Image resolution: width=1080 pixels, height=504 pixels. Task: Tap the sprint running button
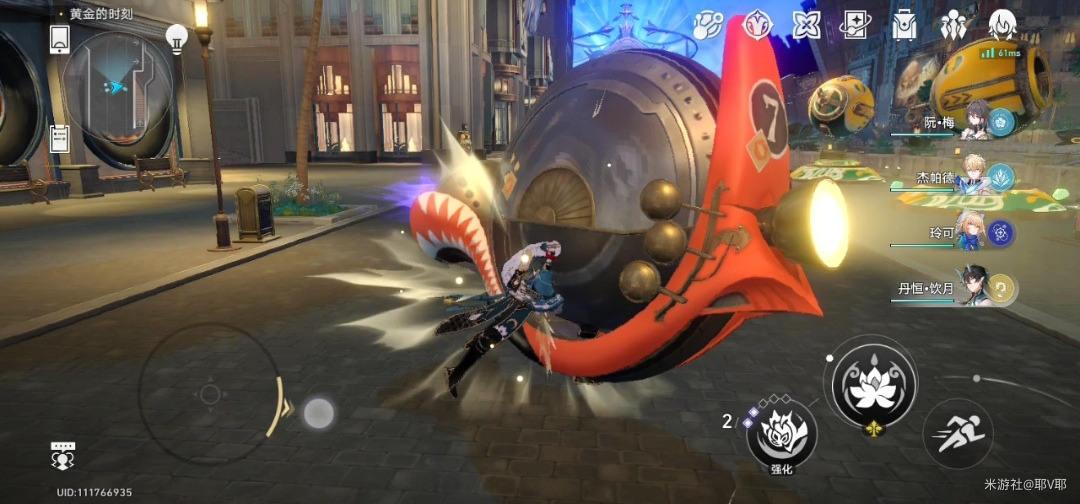click(x=957, y=434)
